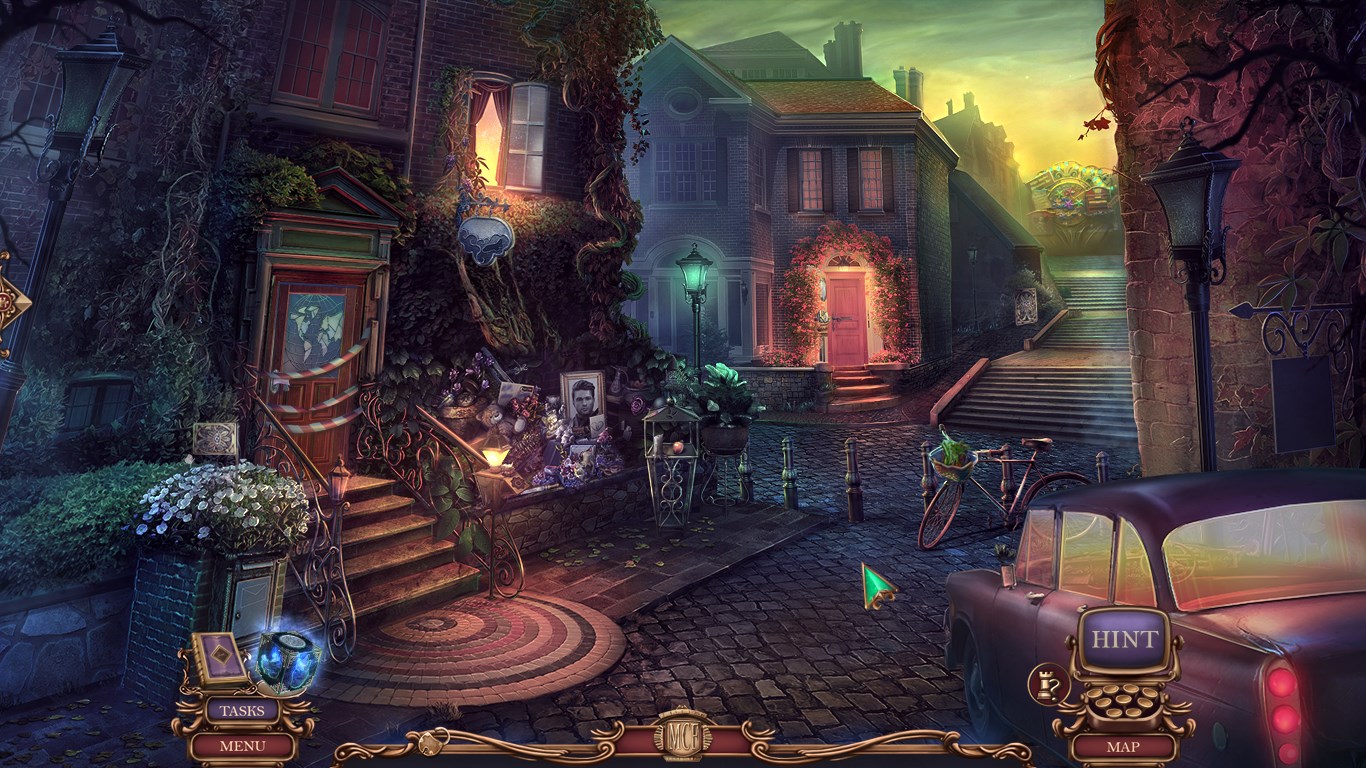The image size is (1366, 768).
Task: Use the Hint button
Action: point(1124,640)
